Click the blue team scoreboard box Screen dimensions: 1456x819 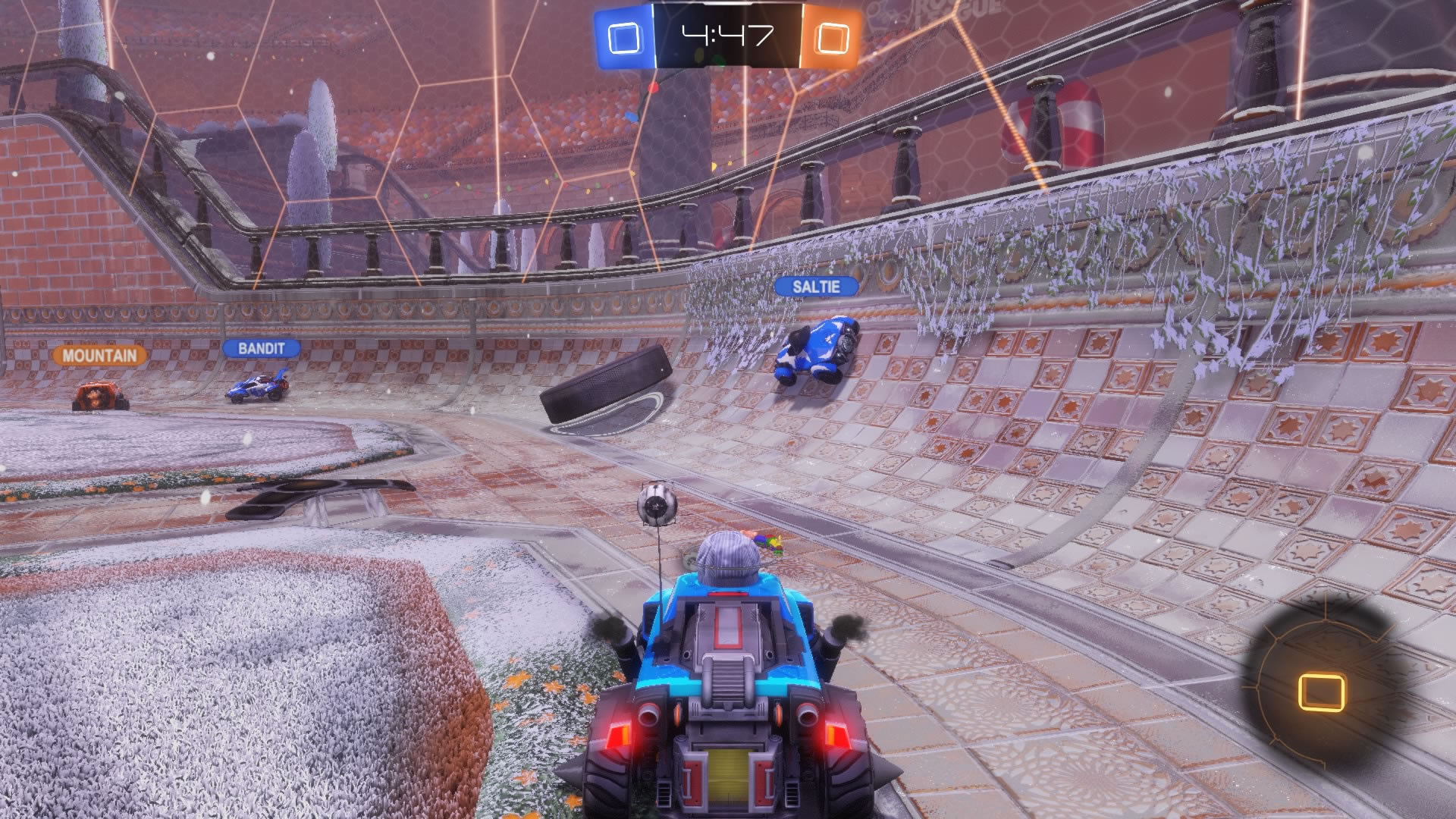click(x=623, y=36)
